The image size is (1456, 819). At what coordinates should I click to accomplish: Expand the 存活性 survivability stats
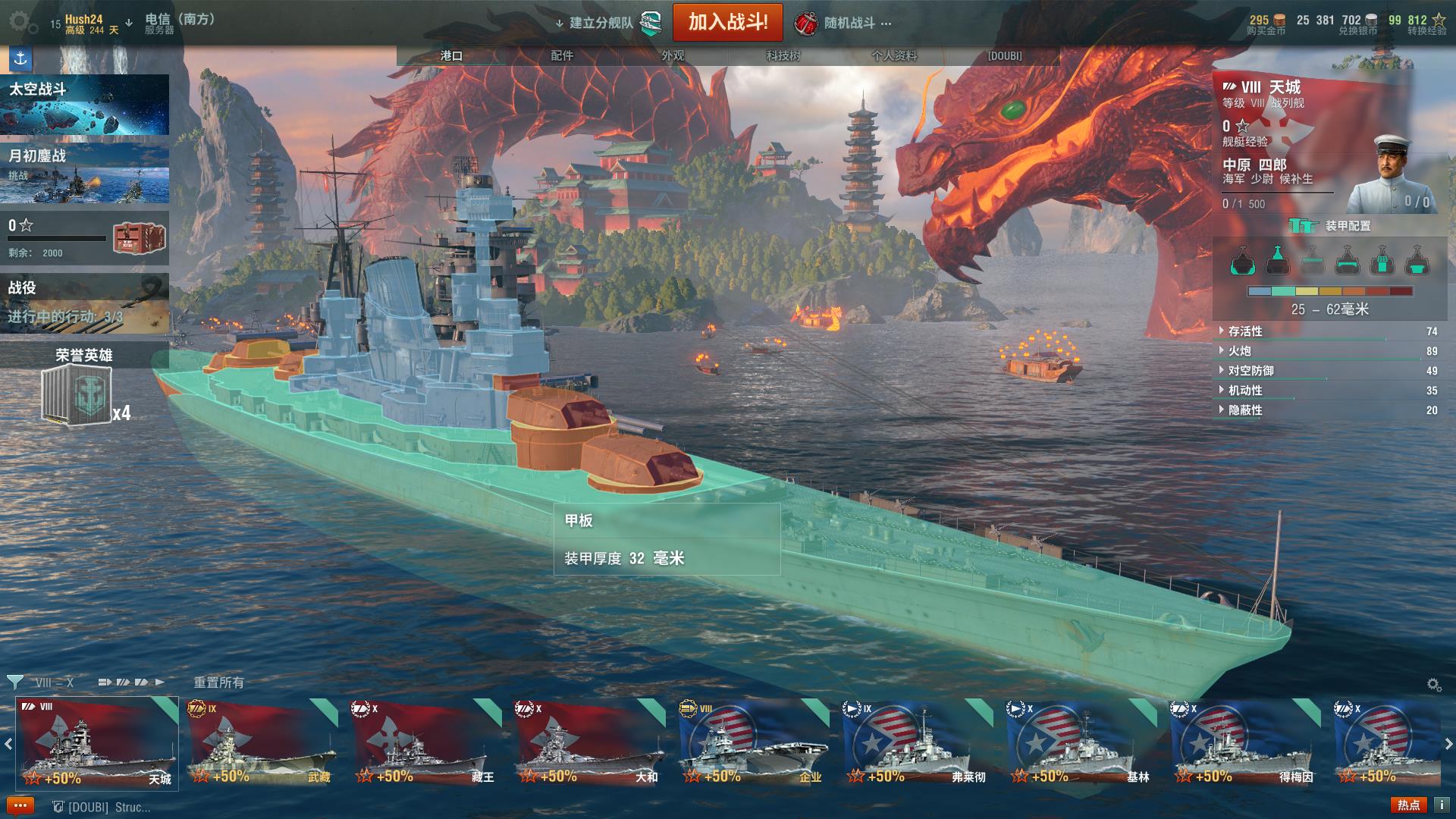1245,331
